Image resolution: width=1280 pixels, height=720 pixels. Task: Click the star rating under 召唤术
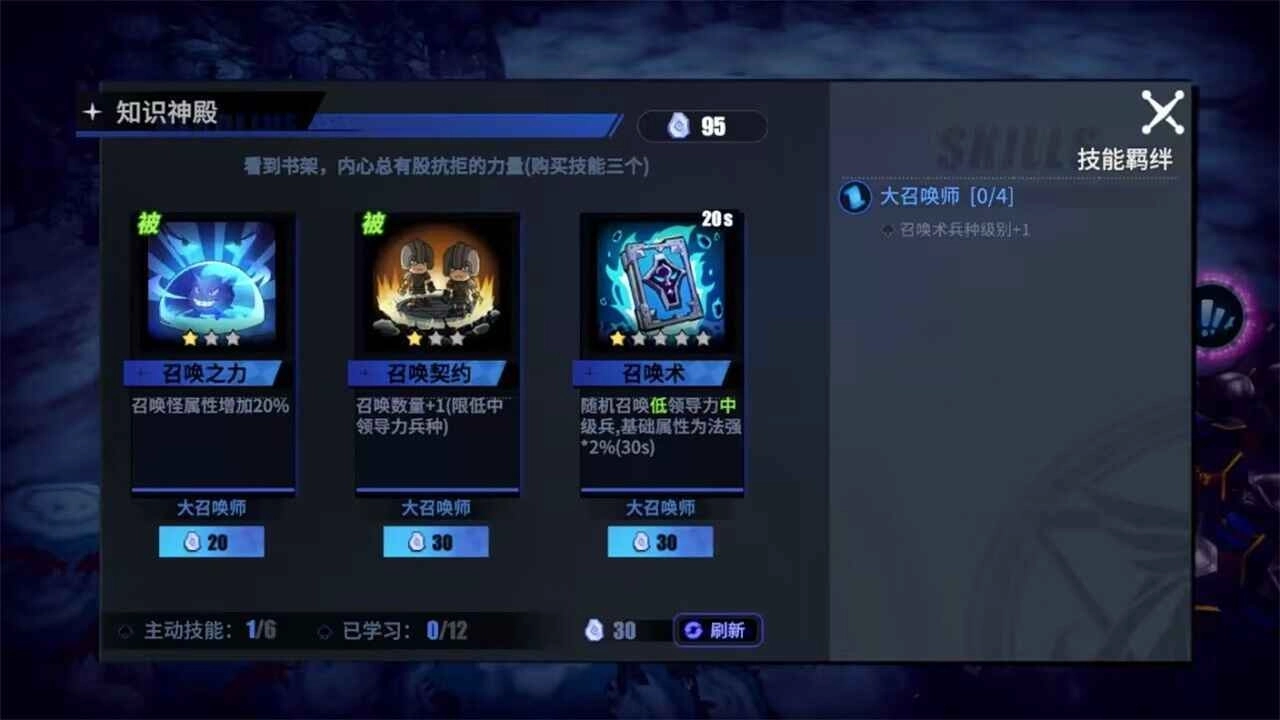(660, 339)
